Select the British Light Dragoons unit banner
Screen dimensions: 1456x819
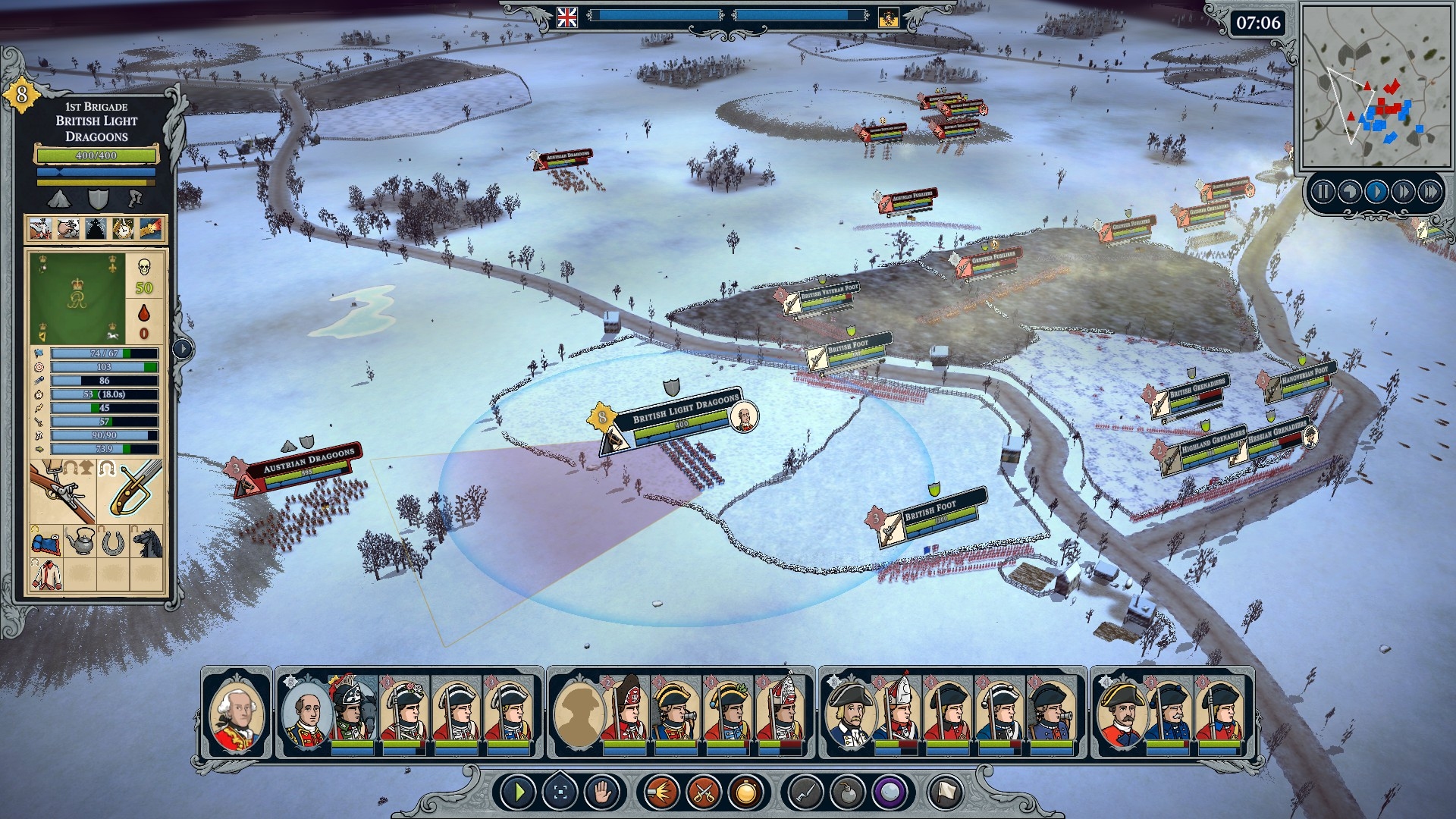[682, 413]
